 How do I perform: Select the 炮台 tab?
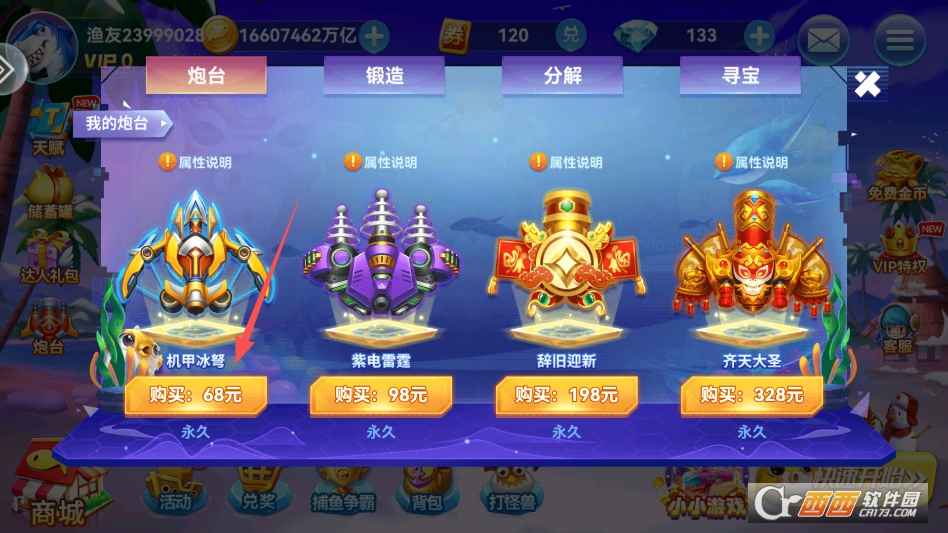pyautogui.click(x=206, y=76)
